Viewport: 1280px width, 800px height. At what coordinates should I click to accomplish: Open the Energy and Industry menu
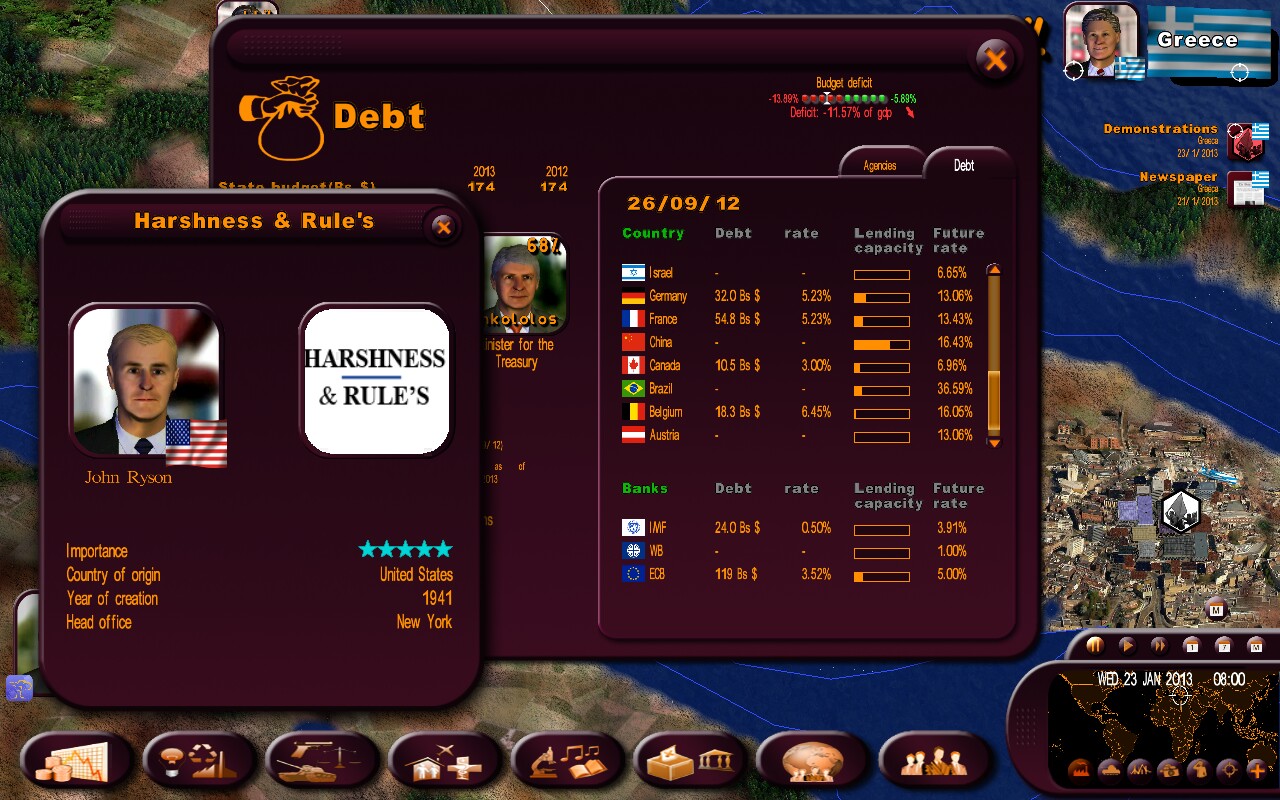tap(199, 762)
